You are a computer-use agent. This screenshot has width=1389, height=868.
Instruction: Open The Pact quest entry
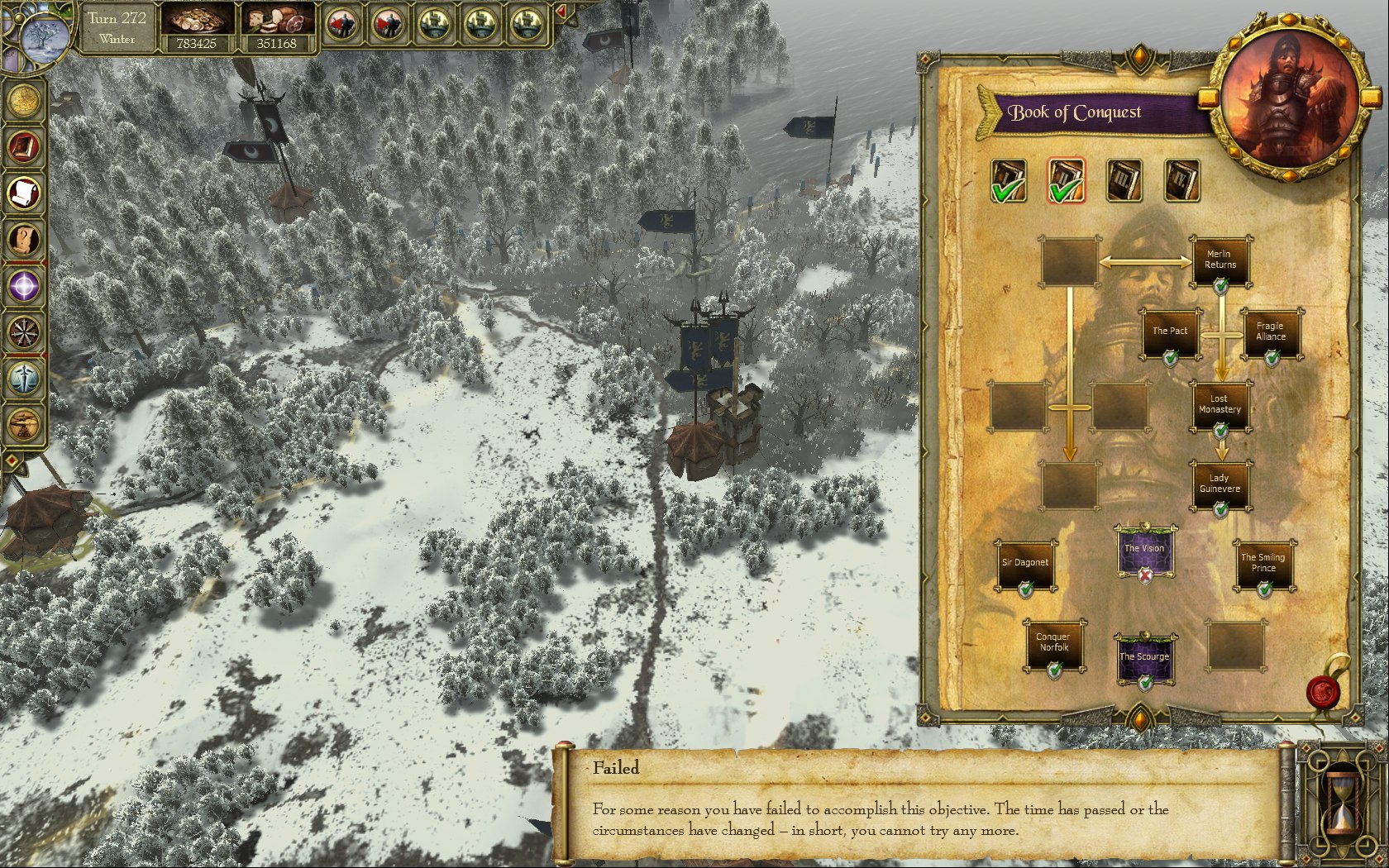tap(1170, 332)
